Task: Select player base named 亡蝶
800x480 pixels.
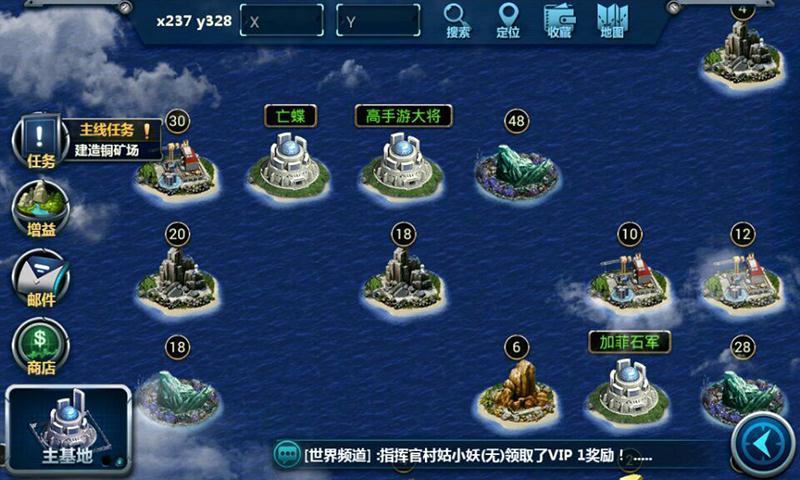Action: tap(288, 164)
